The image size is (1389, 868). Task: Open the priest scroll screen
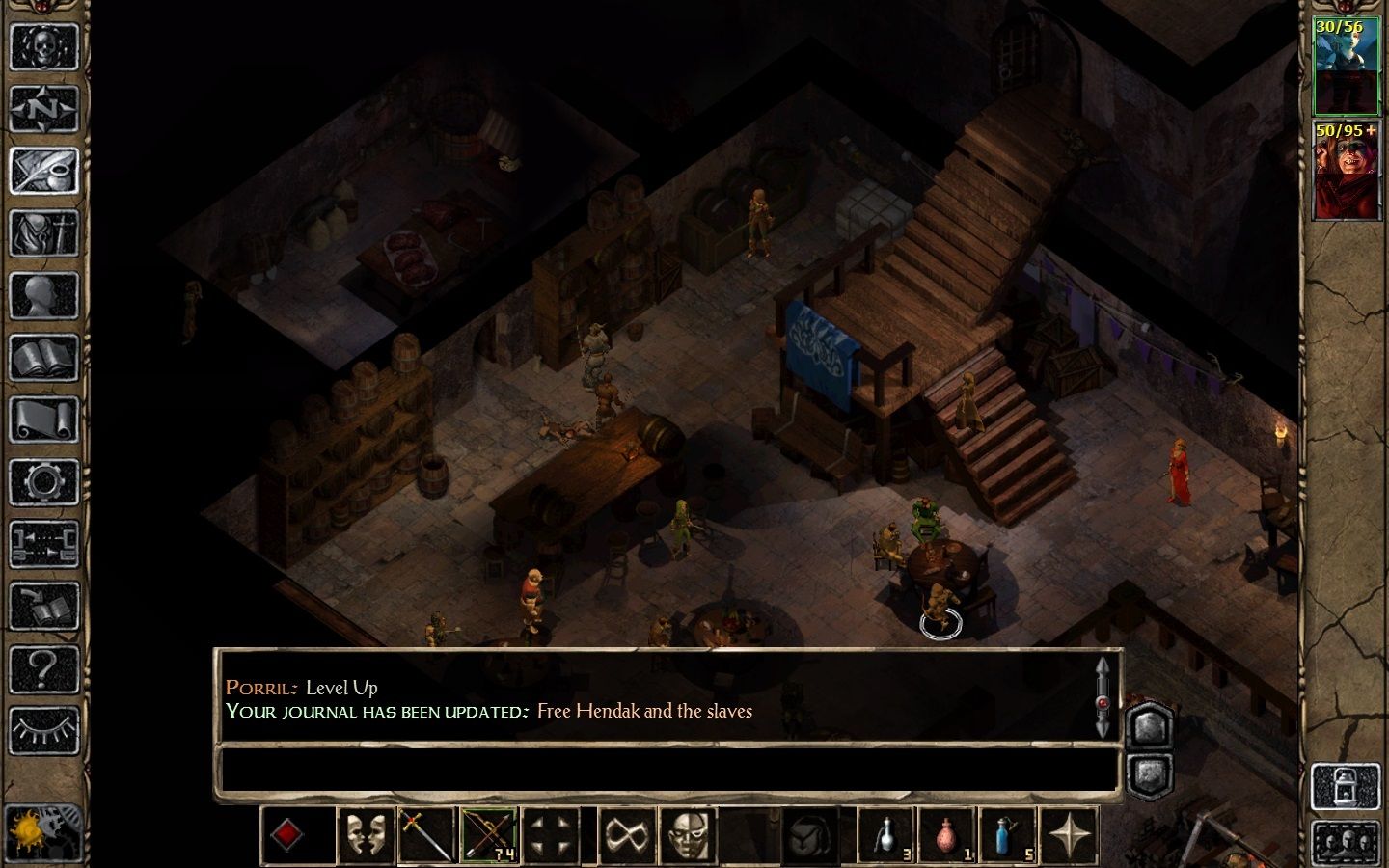44,420
